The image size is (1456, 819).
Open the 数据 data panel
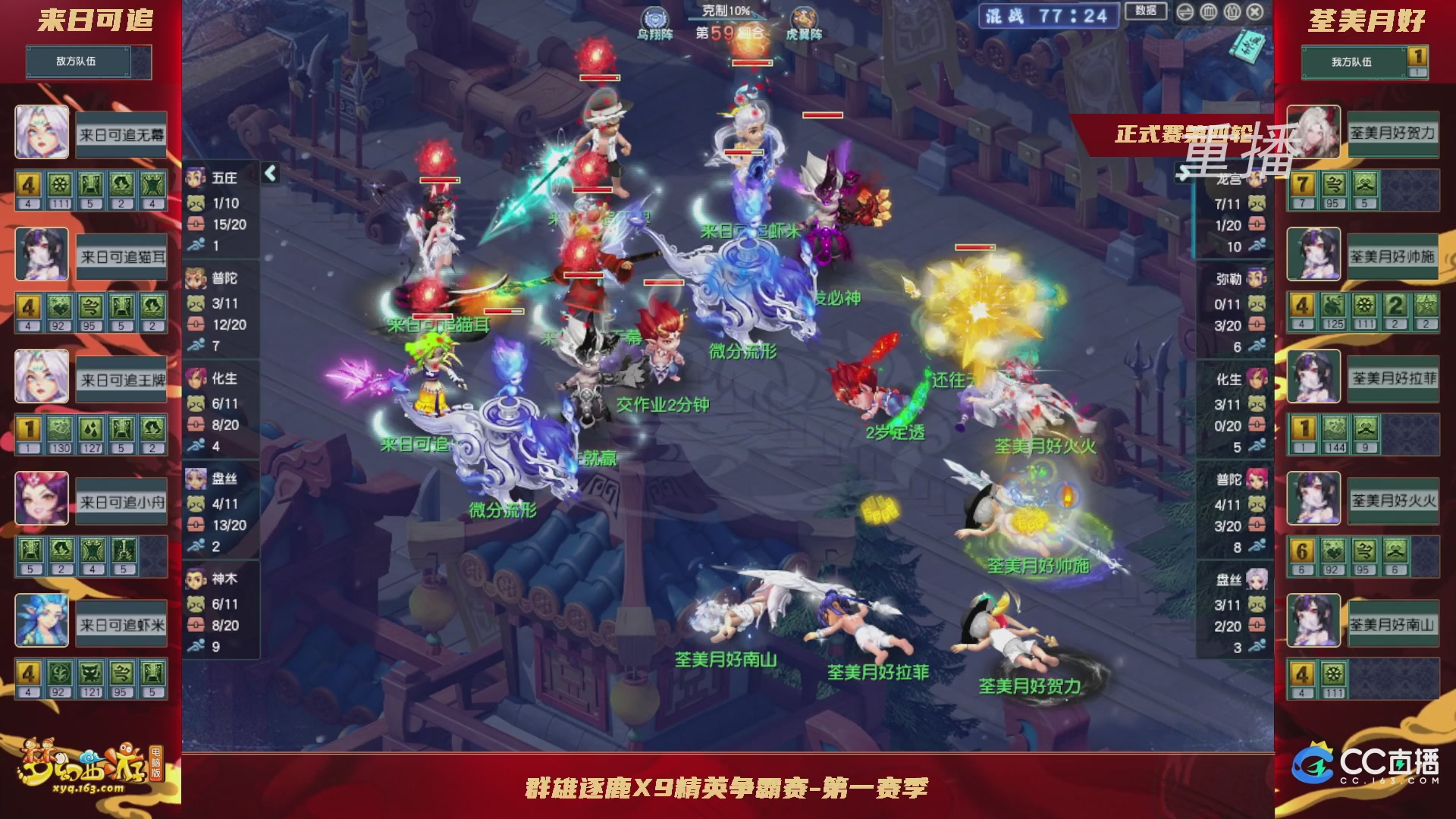[x=1145, y=11]
